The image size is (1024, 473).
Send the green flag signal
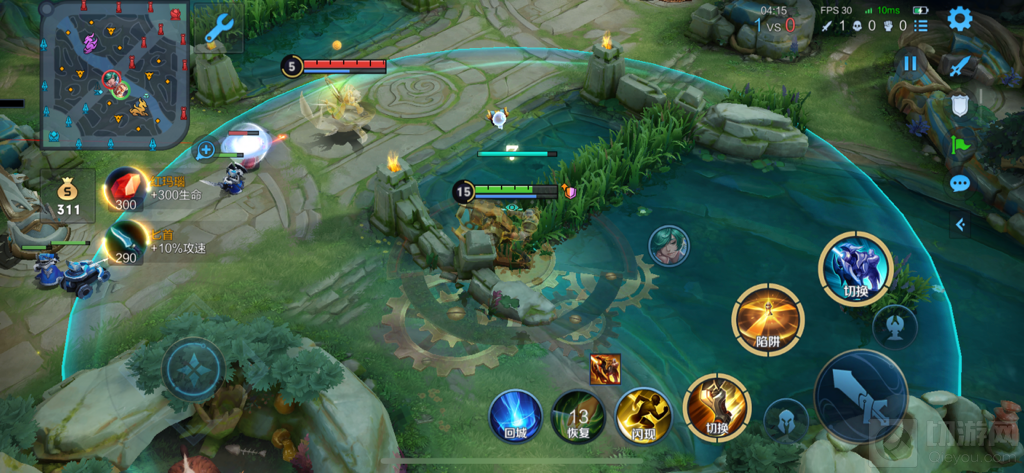[x=960, y=144]
